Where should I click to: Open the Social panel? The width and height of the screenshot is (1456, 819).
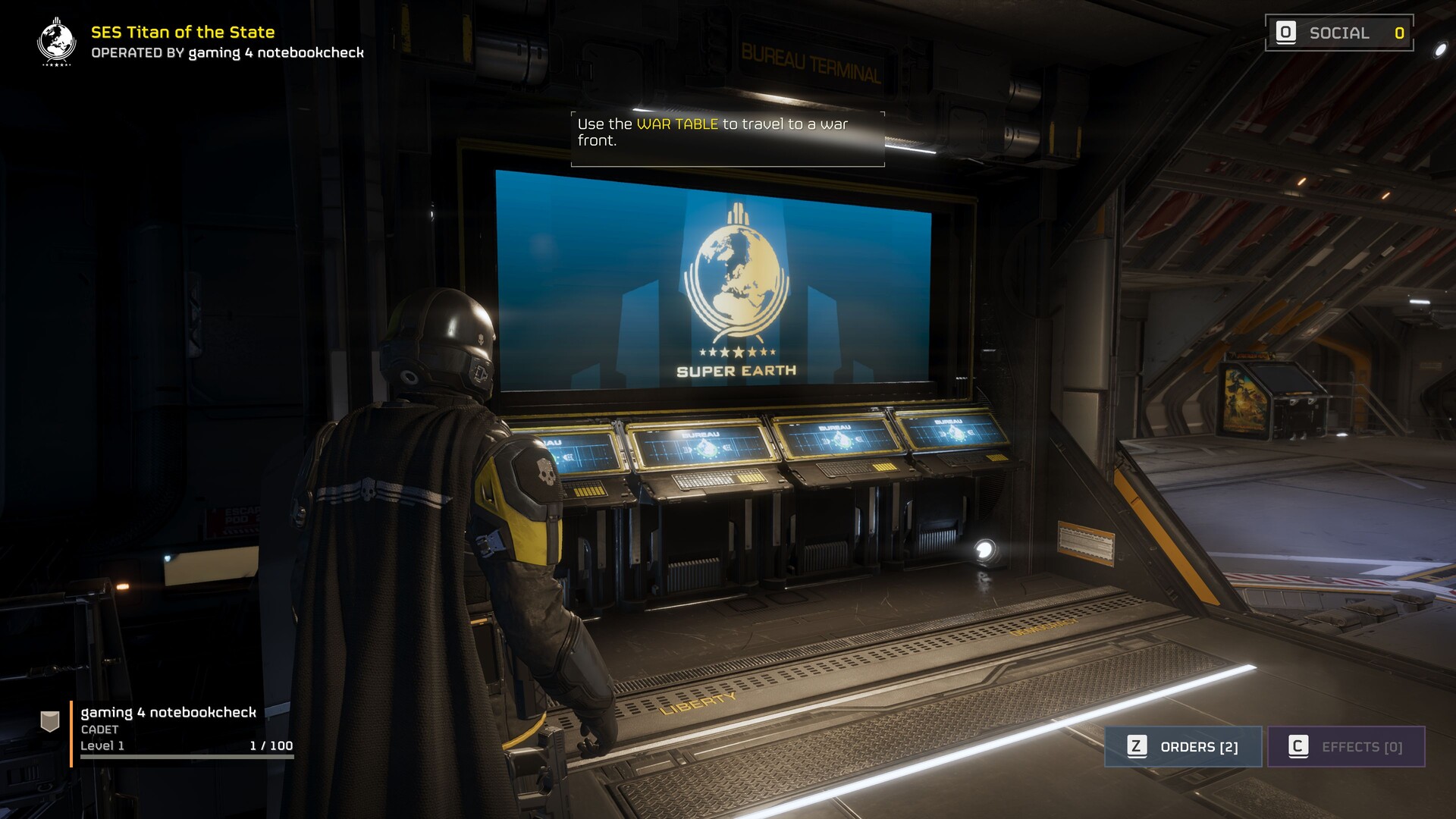1338,33
